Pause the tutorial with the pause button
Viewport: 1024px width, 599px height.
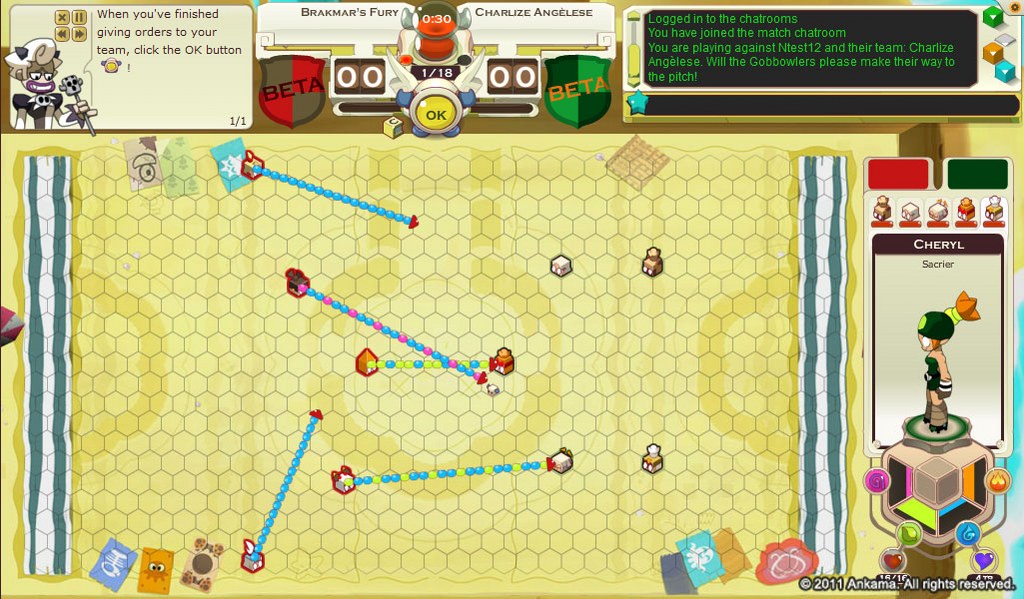(78, 17)
